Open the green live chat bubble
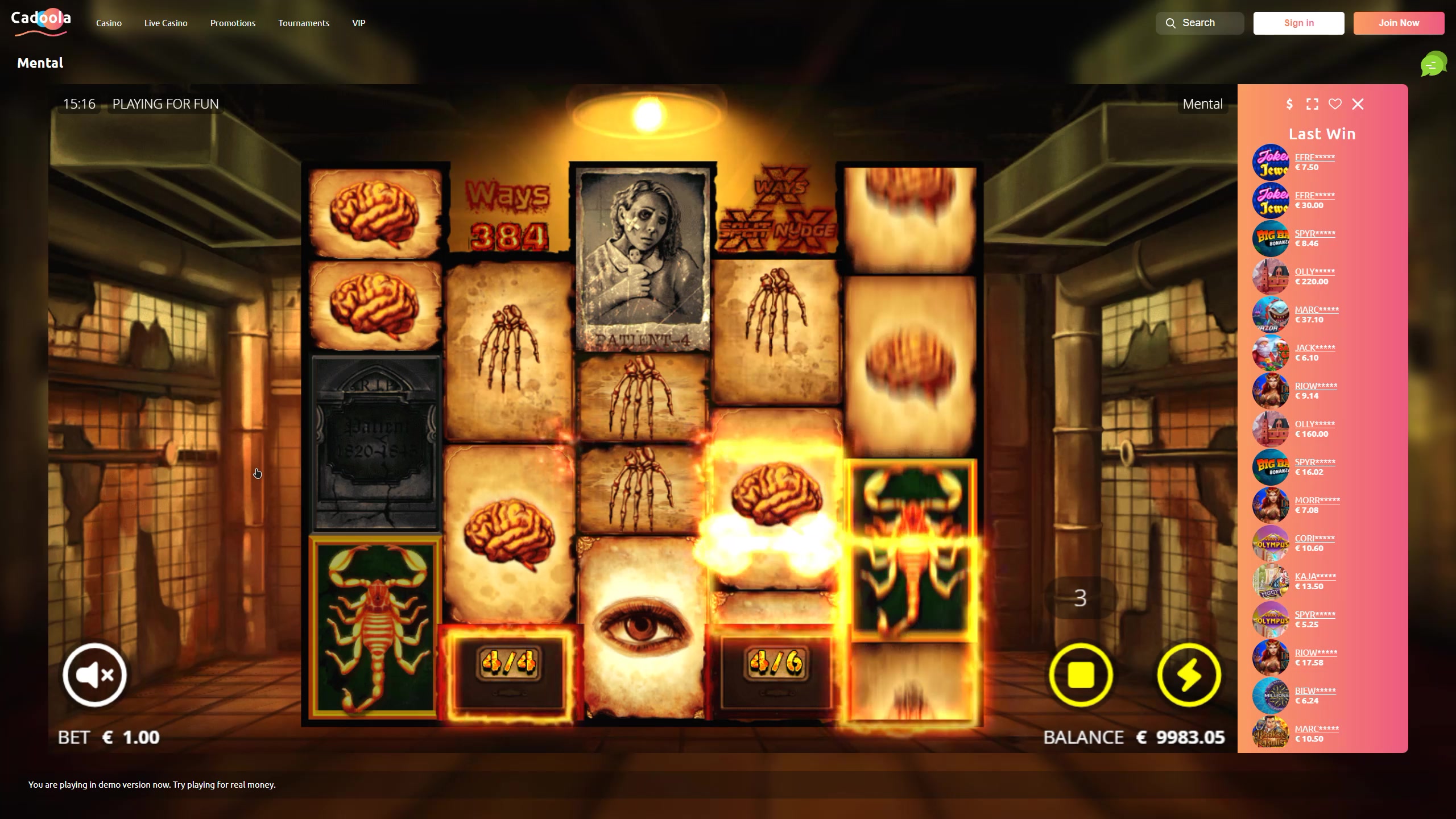This screenshot has width=1456, height=819. pos(1433,64)
